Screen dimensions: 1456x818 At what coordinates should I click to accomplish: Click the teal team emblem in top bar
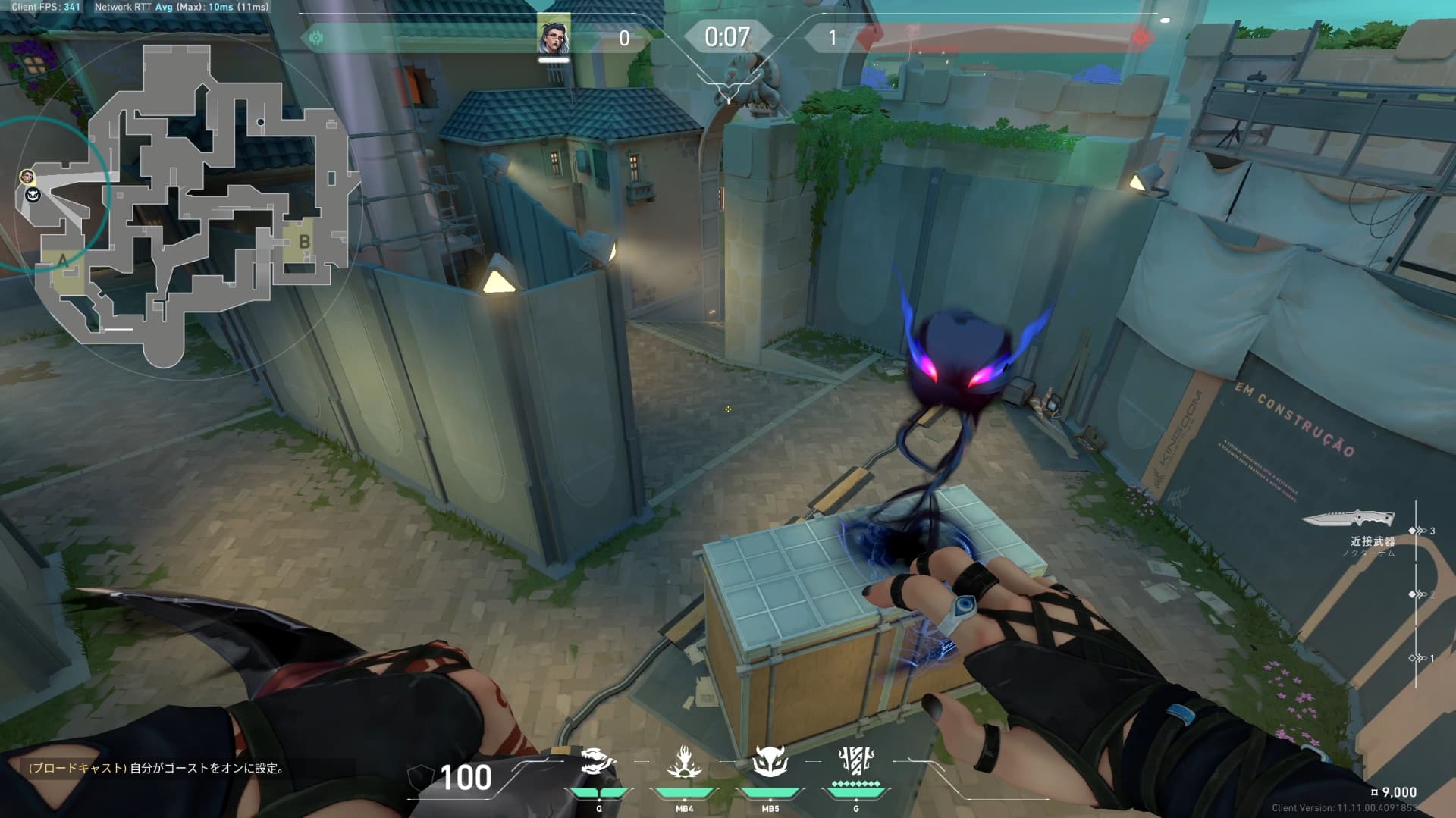(x=316, y=37)
